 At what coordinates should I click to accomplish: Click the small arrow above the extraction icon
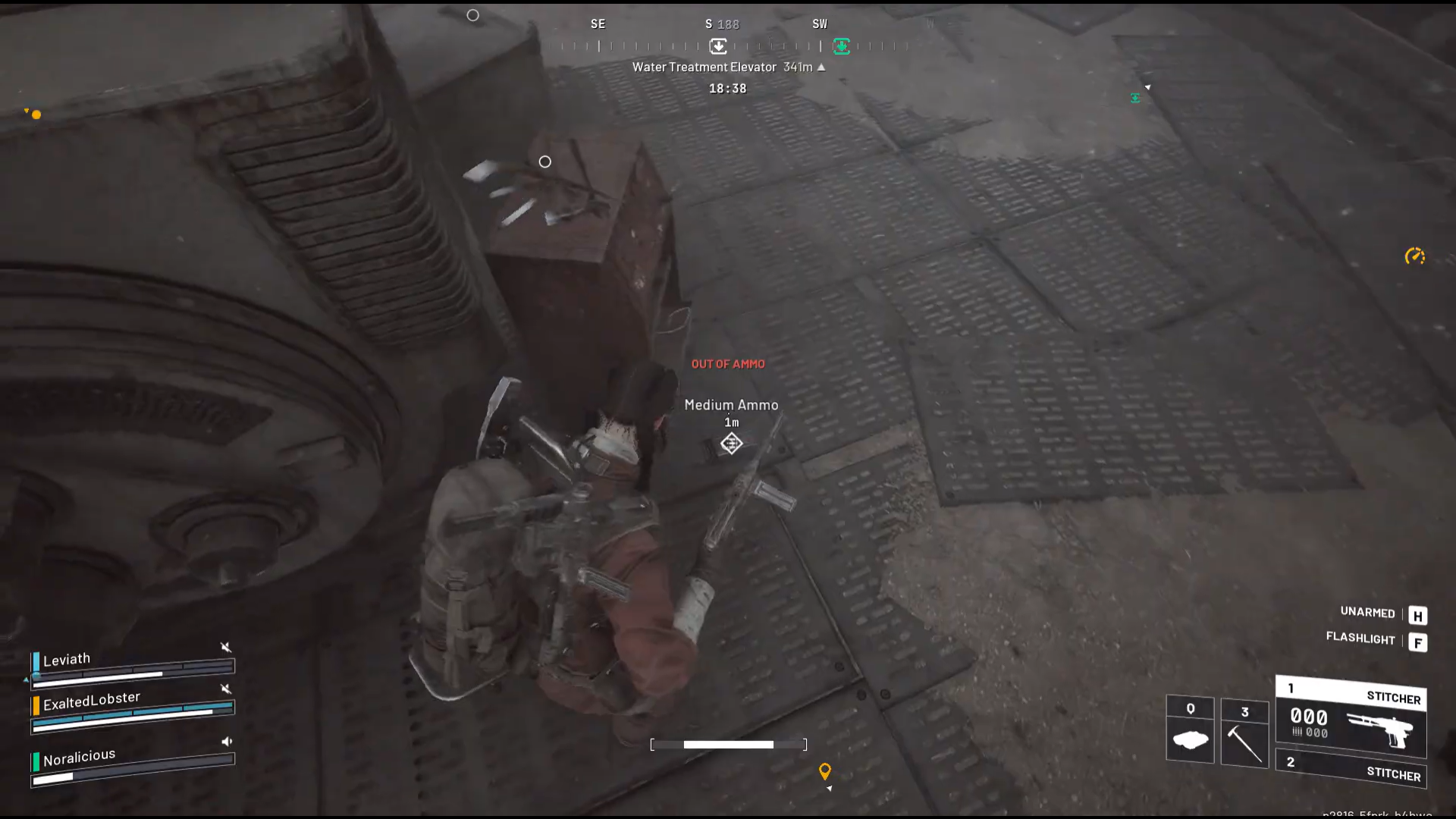(x=1147, y=86)
